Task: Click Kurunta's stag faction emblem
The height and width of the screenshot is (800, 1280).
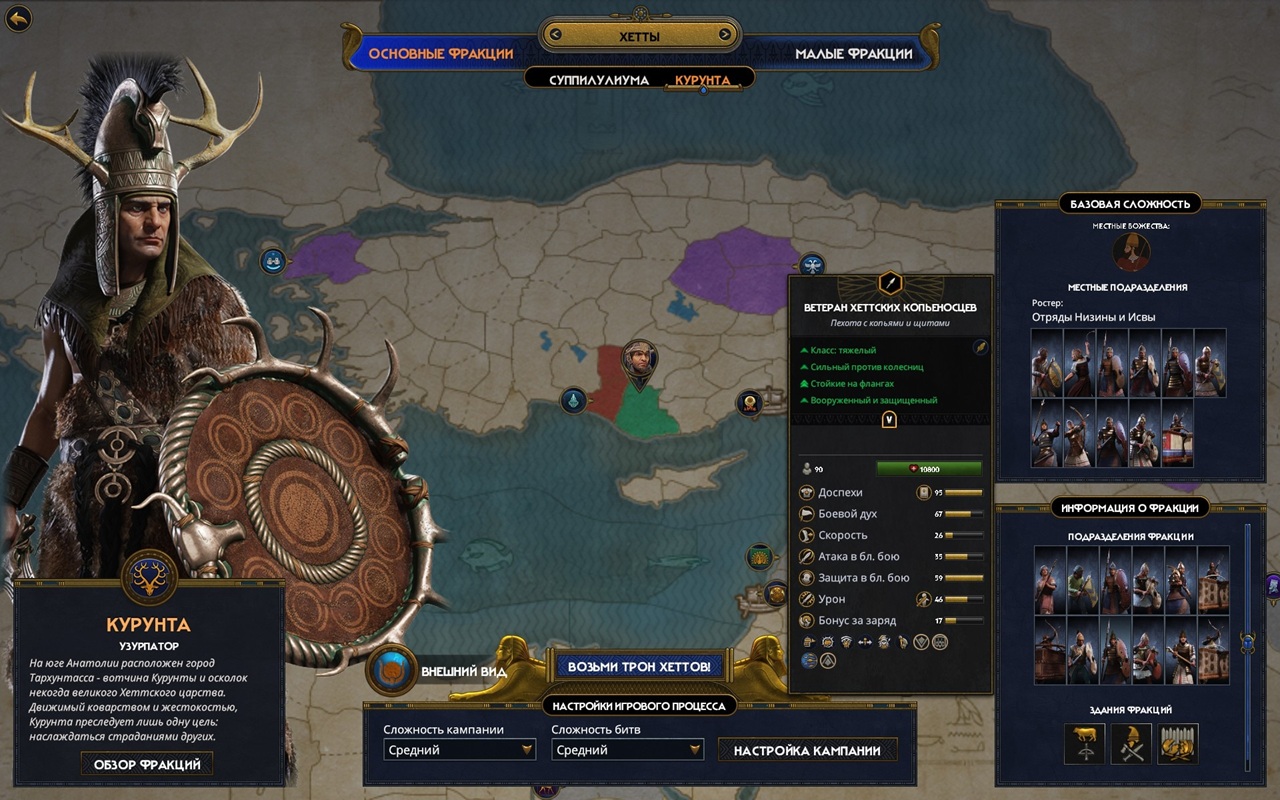Action: click(150, 577)
